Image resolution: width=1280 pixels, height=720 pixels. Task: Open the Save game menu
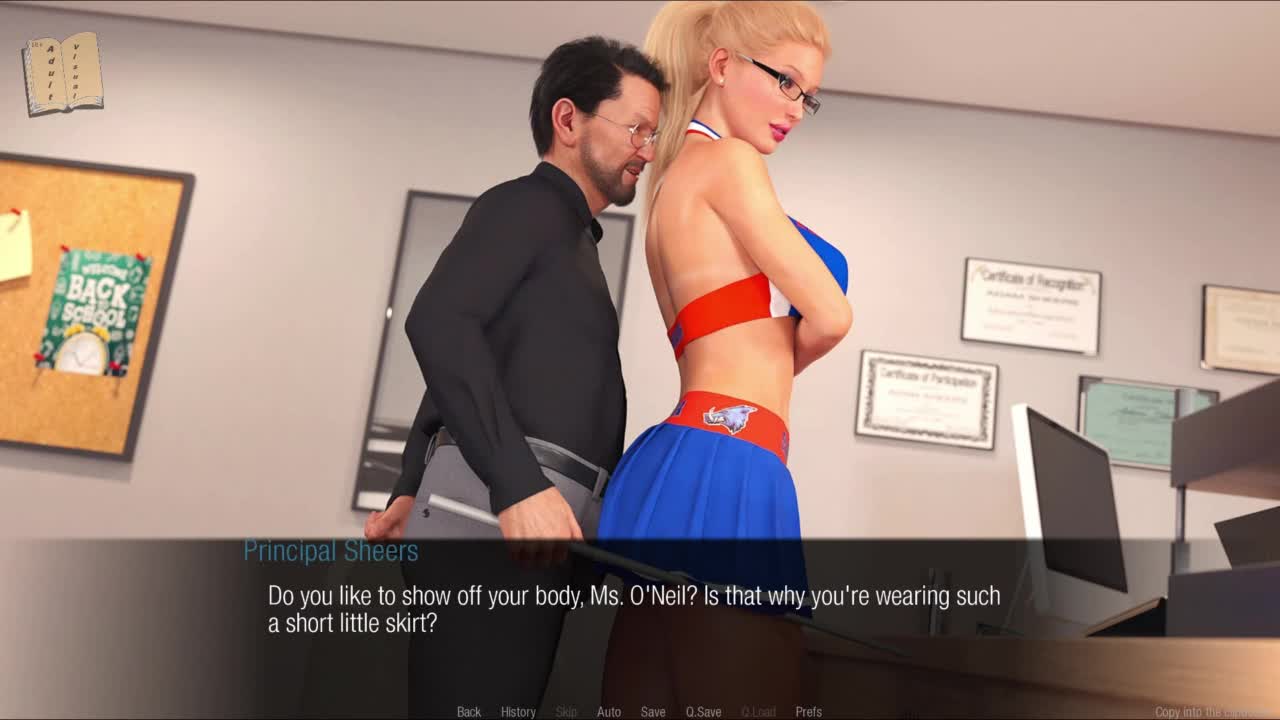point(653,712)
